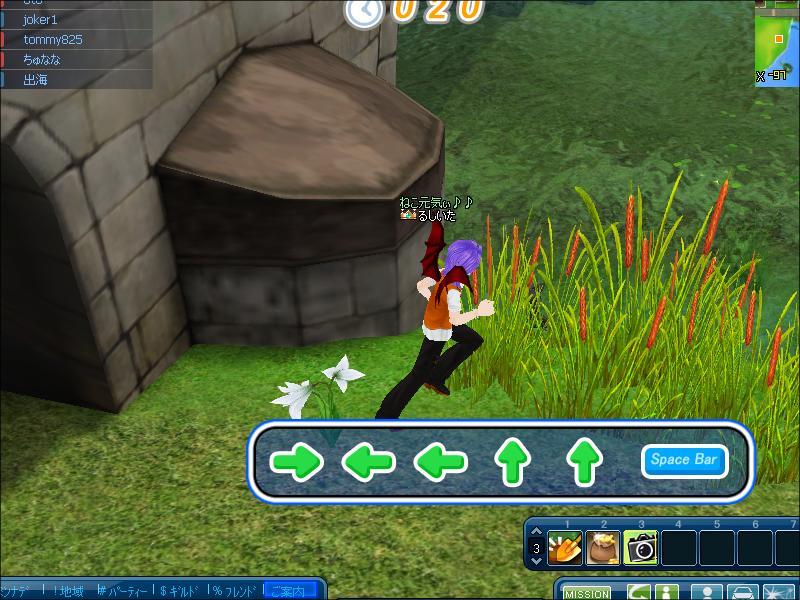Switch to the 地域 chat tab

coord(68,591)
